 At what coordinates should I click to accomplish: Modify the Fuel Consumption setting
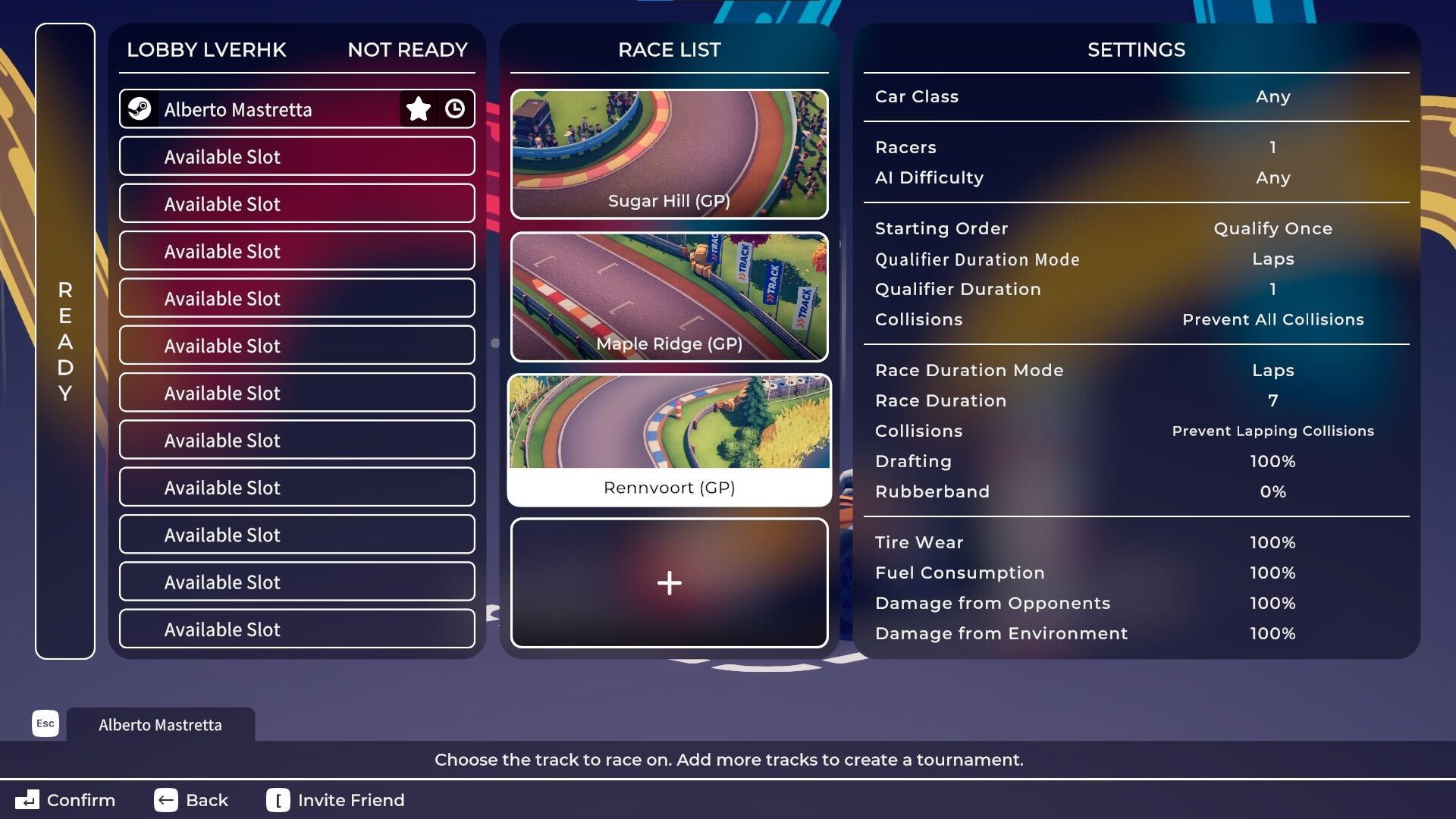(1136, 573)
